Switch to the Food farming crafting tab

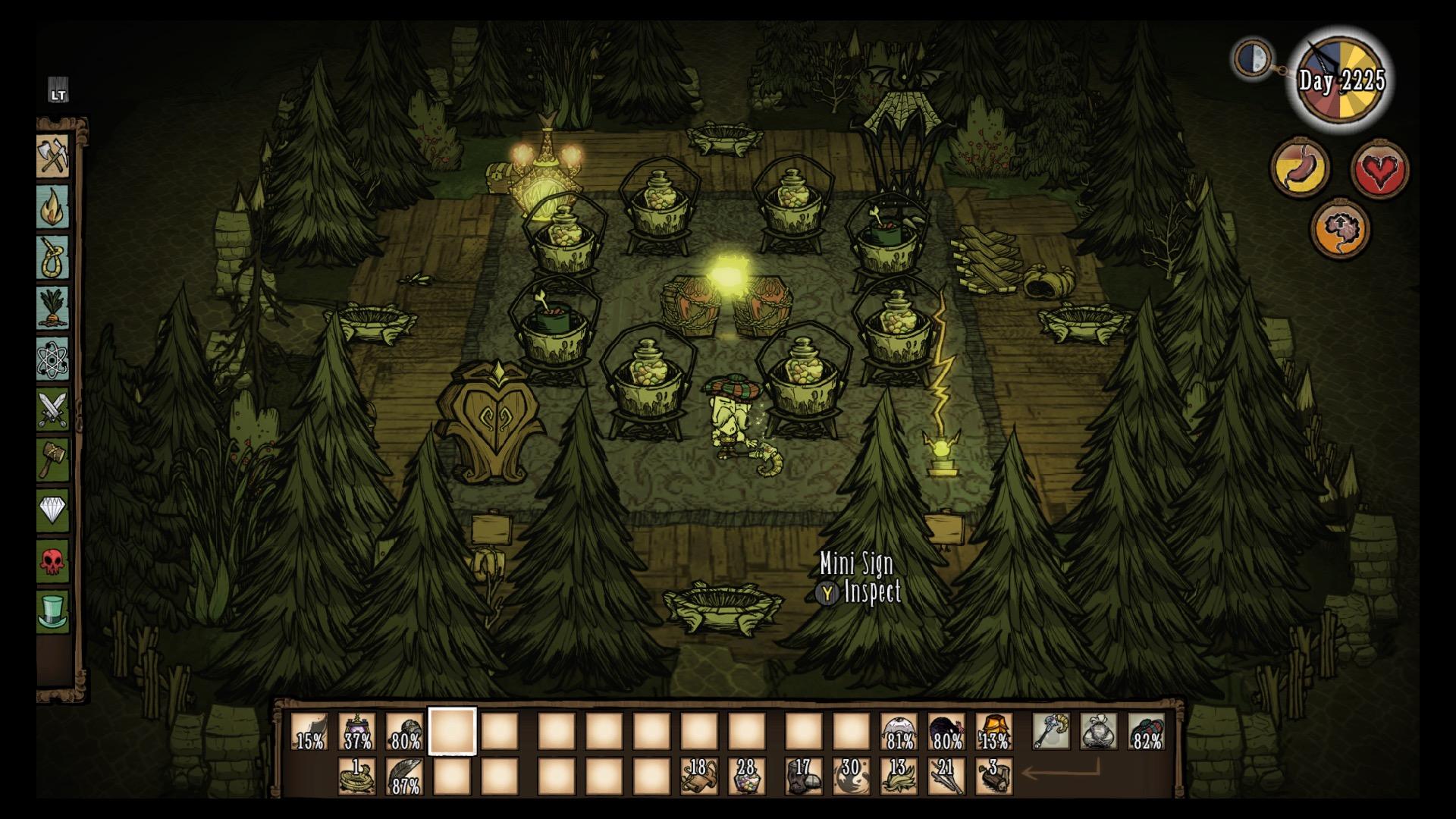pyautogui.click(x=53, y=308)
